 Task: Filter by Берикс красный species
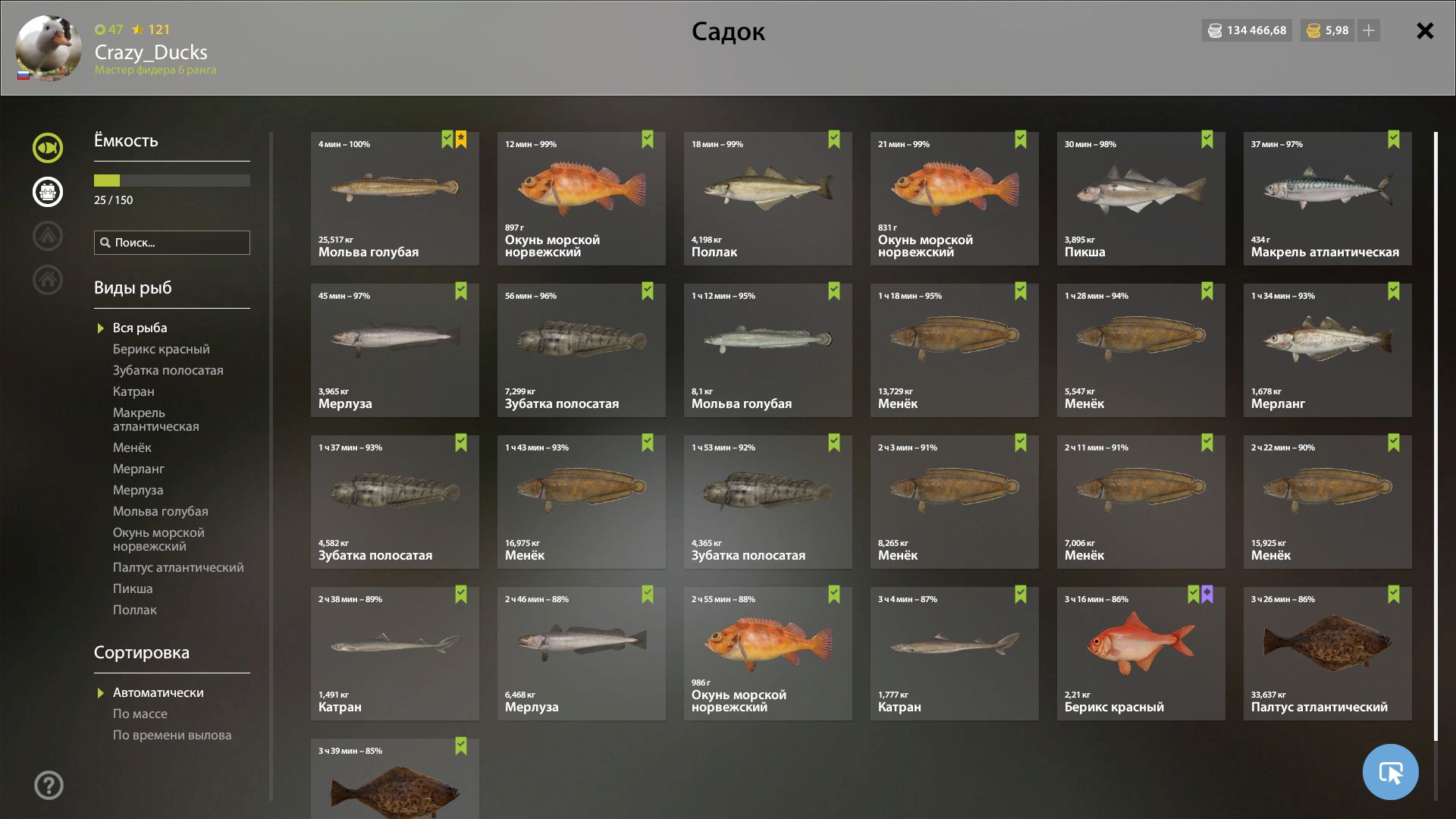(161, 349)
